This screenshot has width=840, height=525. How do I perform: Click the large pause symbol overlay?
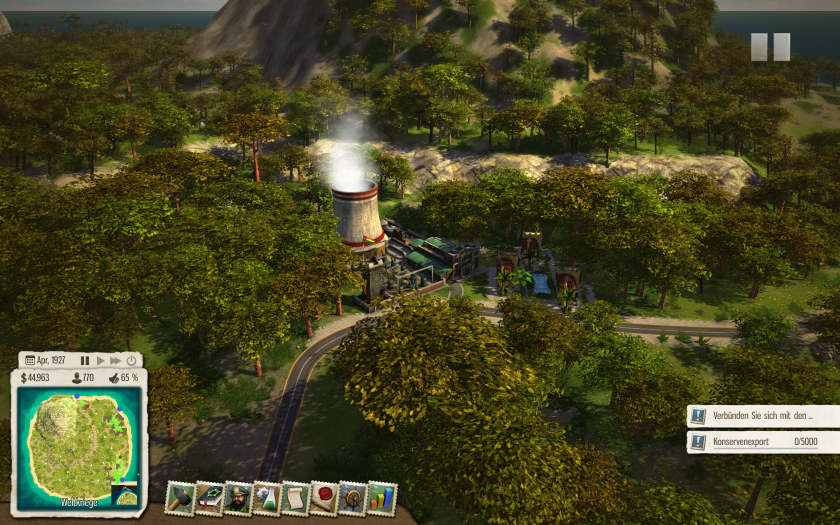click(x=770, y=47)
